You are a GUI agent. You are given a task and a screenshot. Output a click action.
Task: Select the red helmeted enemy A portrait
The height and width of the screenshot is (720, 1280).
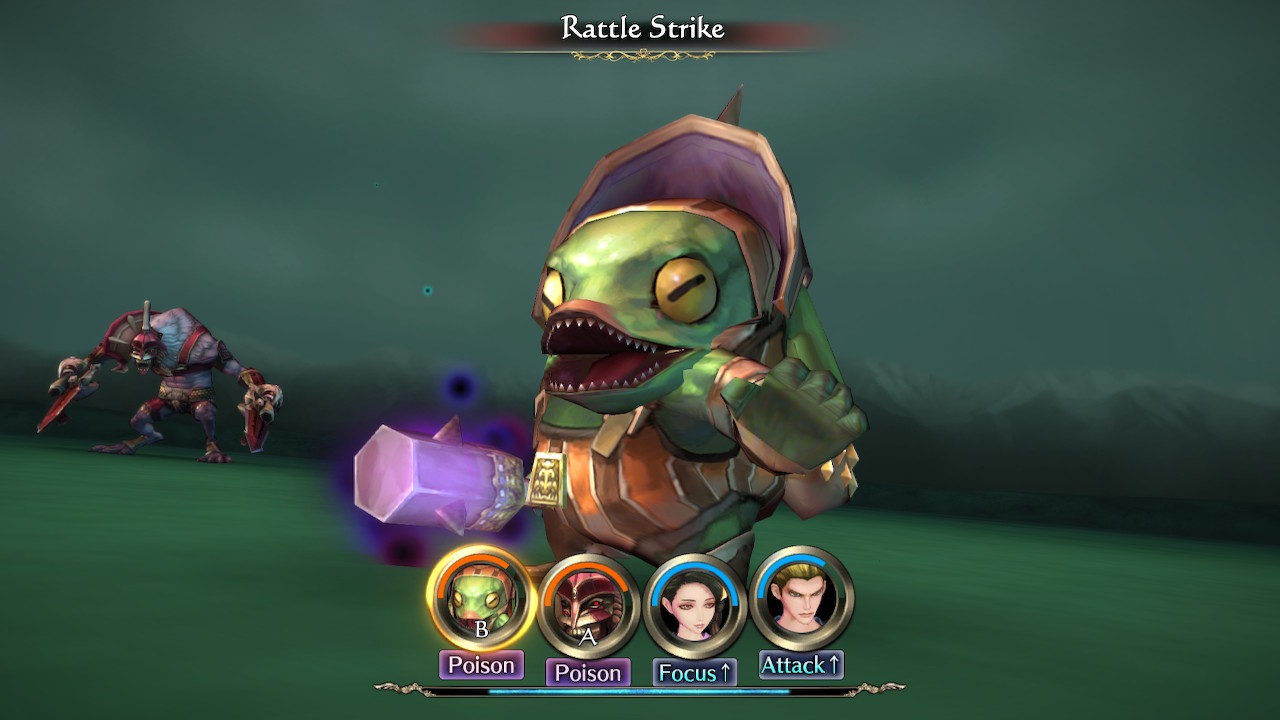(587, 606)
